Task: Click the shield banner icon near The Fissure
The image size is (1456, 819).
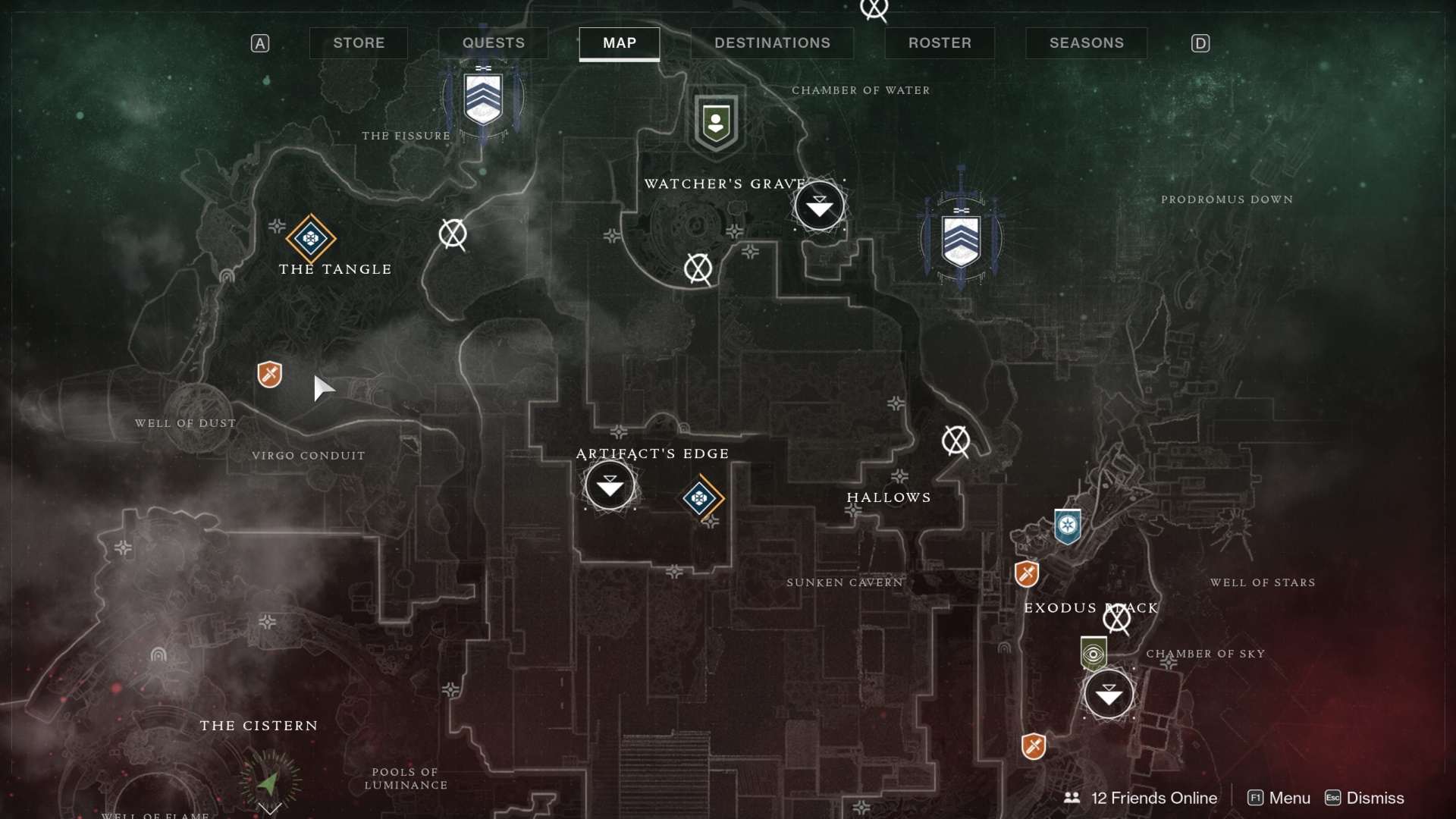Action: pyautogui.click(x=484, y=99)
